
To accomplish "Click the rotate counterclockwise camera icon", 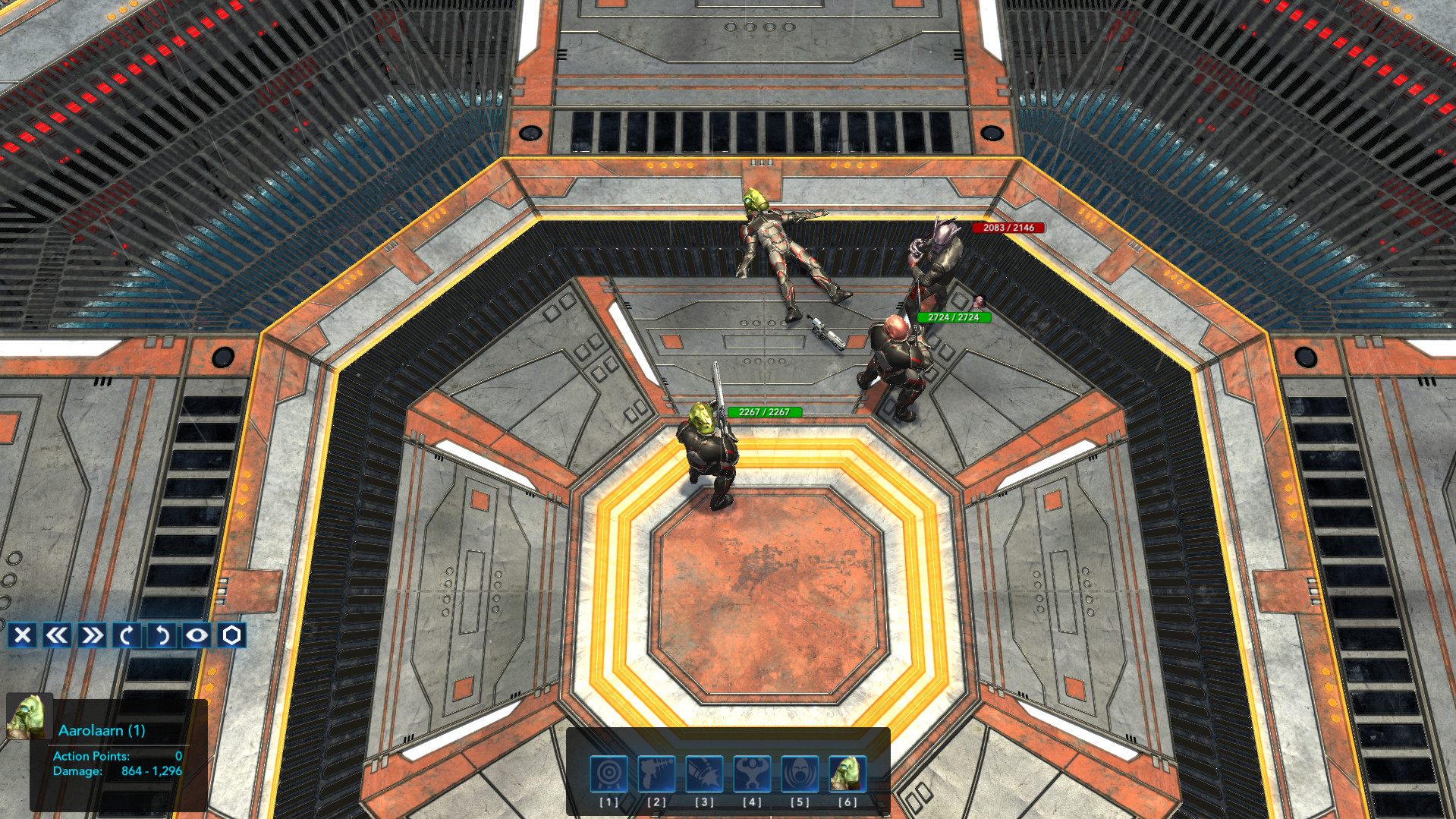I will click(162, 635).
